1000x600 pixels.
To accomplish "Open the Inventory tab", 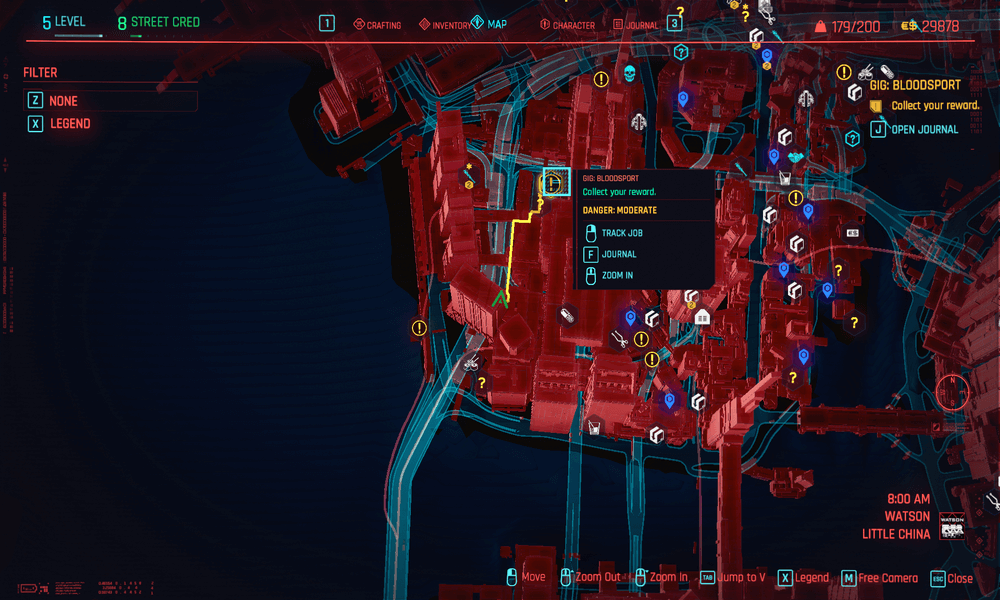I will point(443,24).
